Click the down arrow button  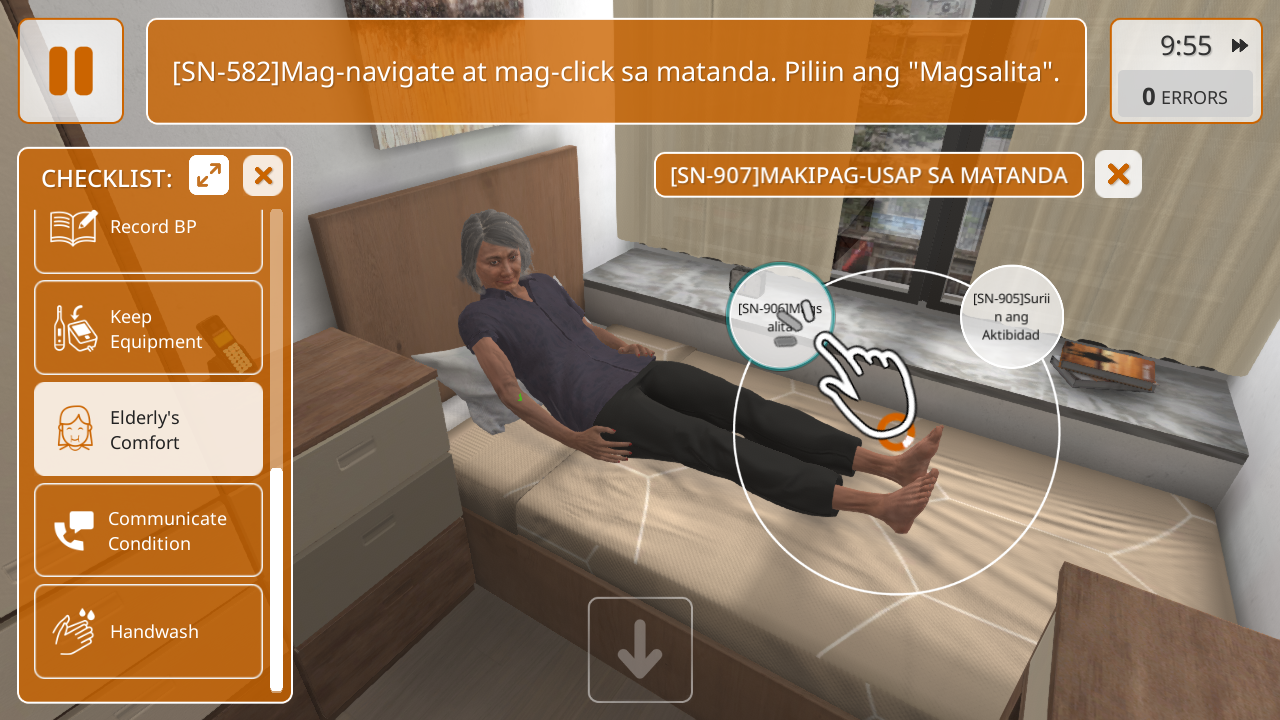640,650
